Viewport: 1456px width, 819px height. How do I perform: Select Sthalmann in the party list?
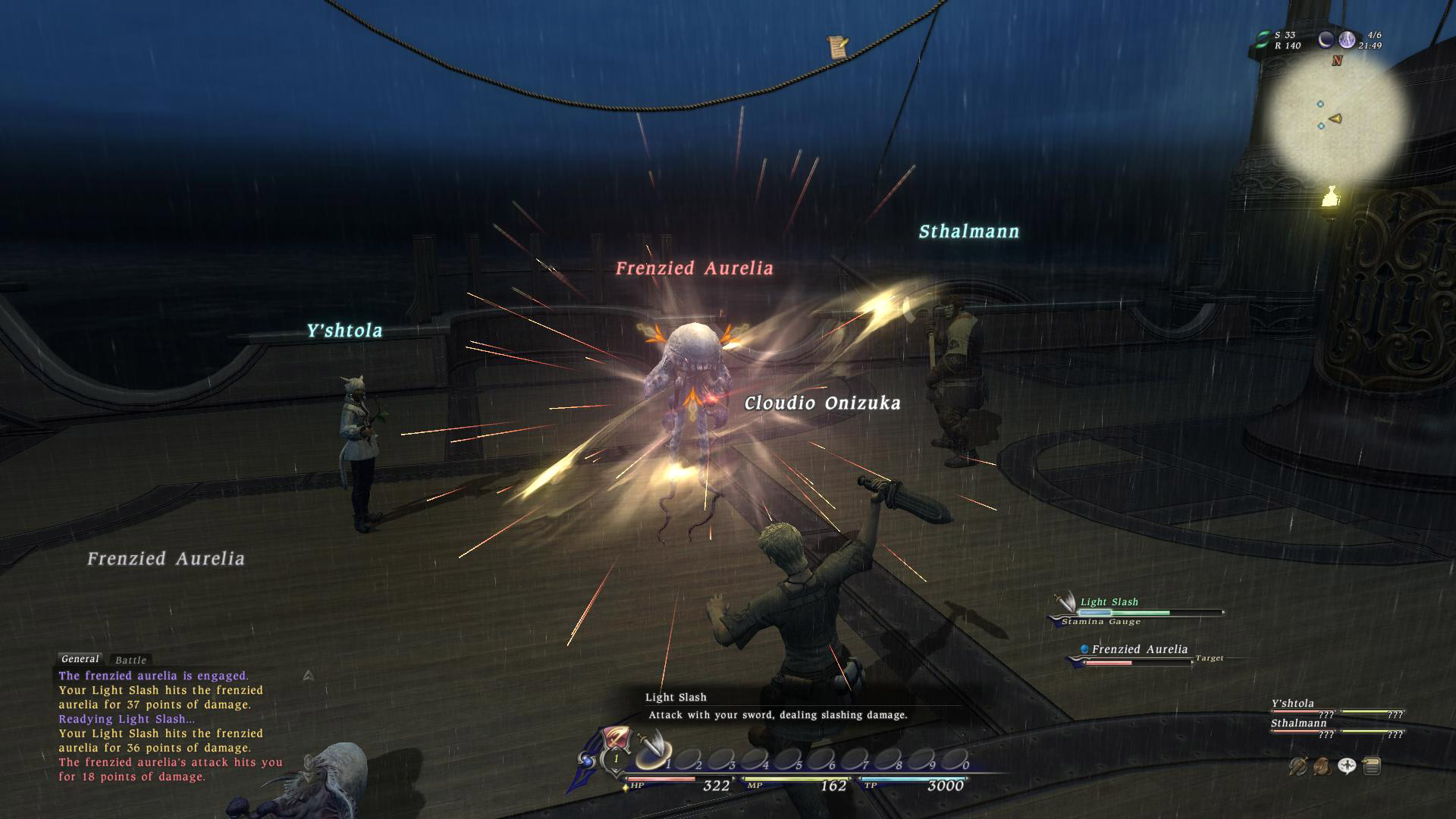pyautogui.click(x=1298, y=723)
